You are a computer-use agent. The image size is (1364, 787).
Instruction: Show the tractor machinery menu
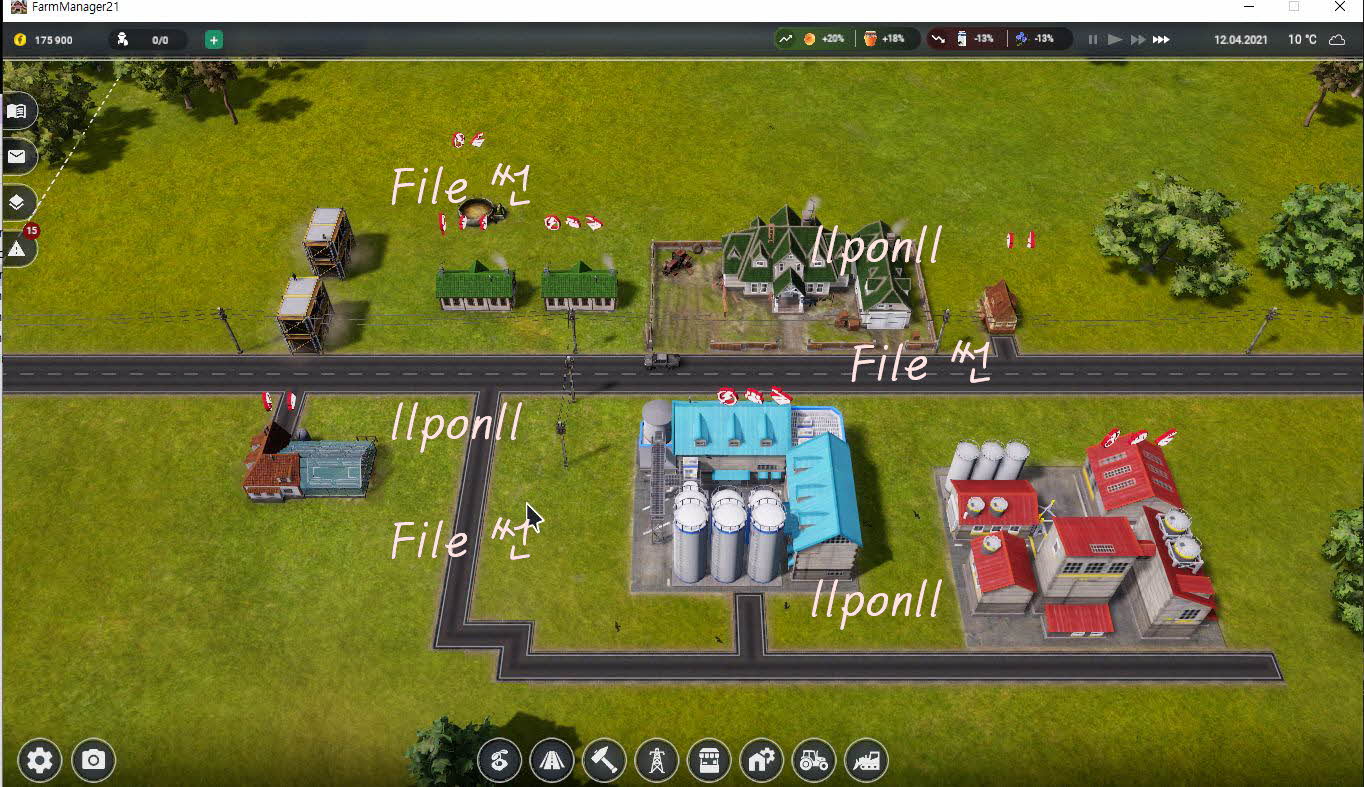tap(813, 761)
